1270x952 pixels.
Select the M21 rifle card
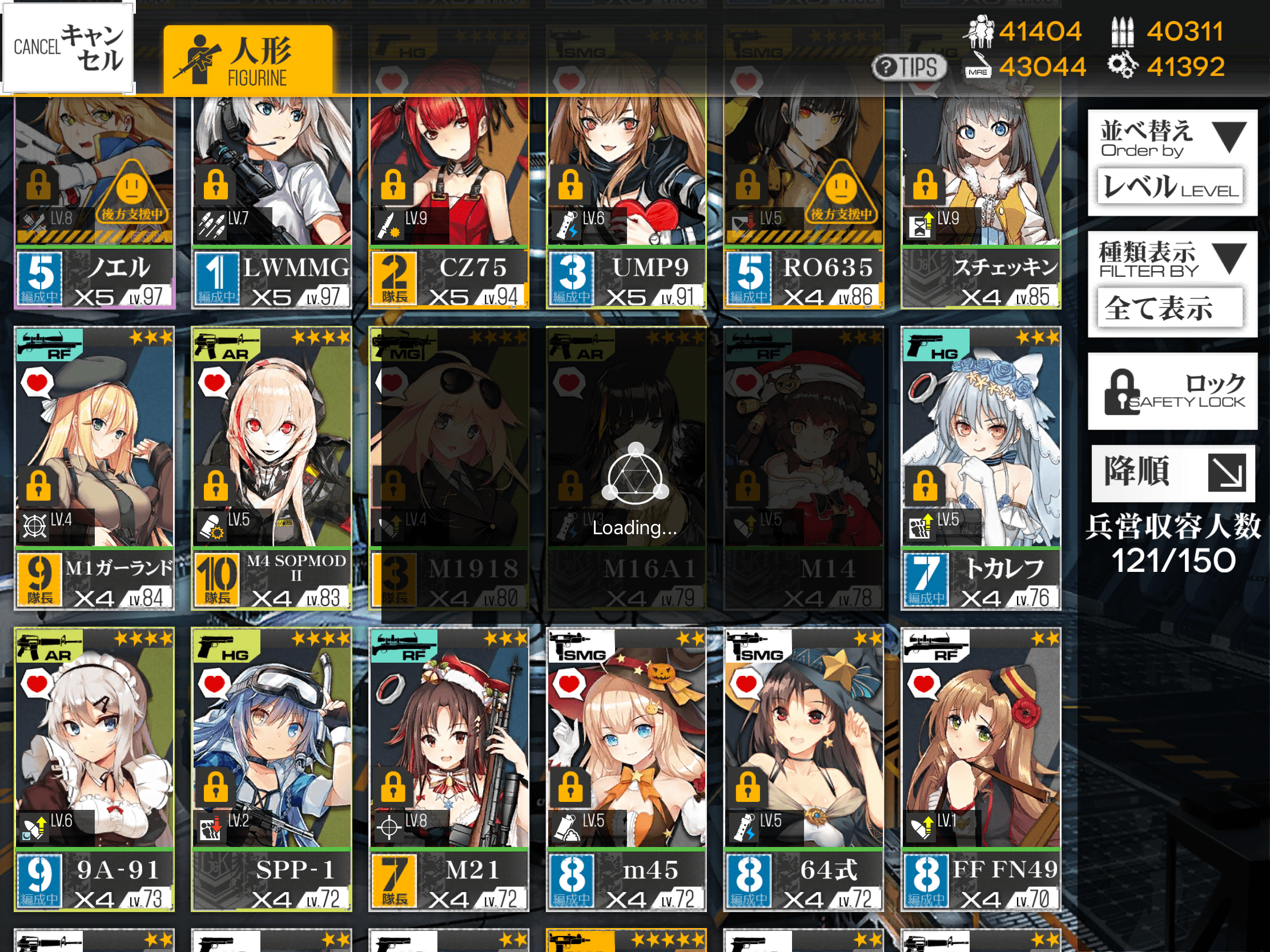(x=448, y=769)
